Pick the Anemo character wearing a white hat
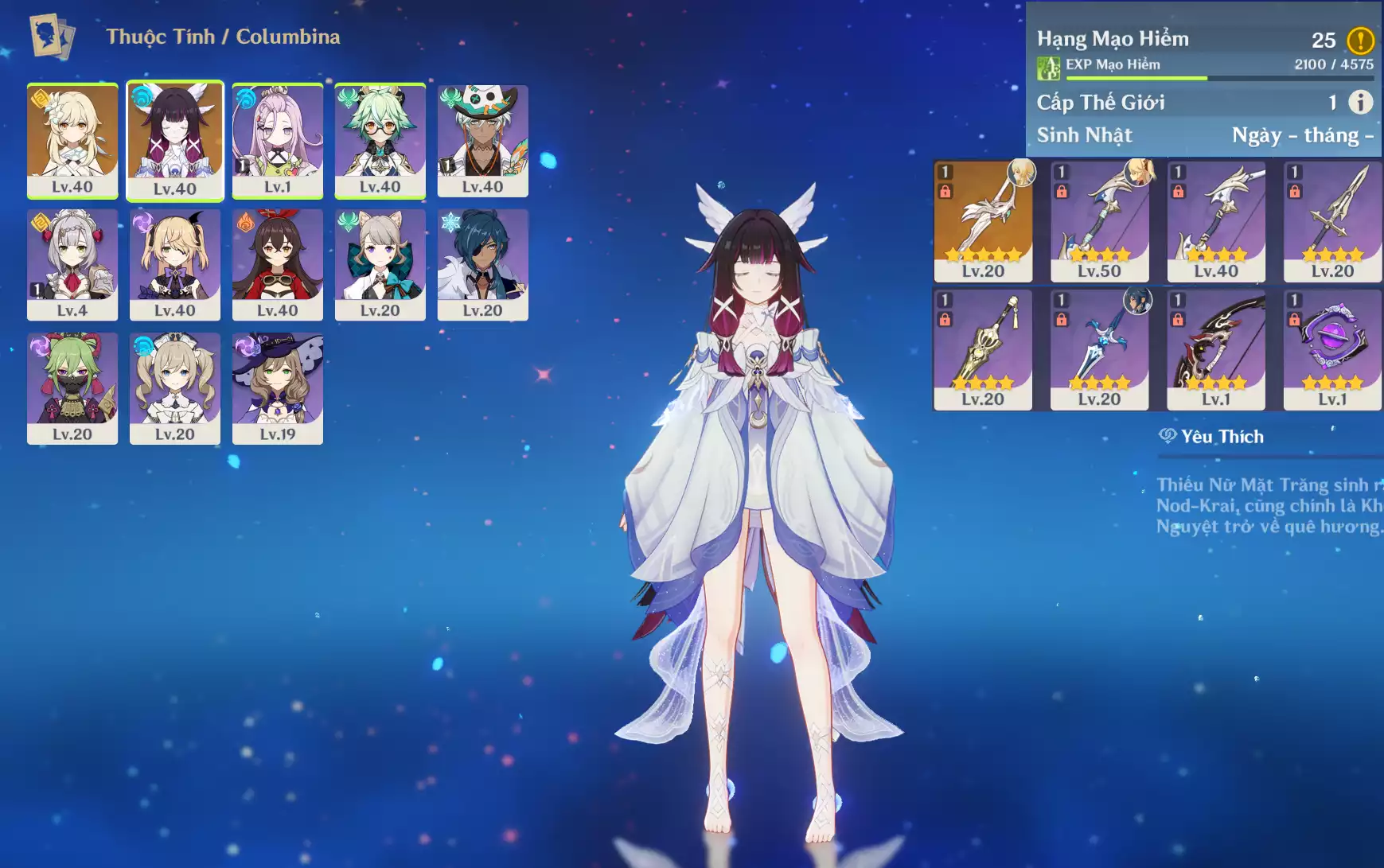1384x868 pixels. point(483,140)
